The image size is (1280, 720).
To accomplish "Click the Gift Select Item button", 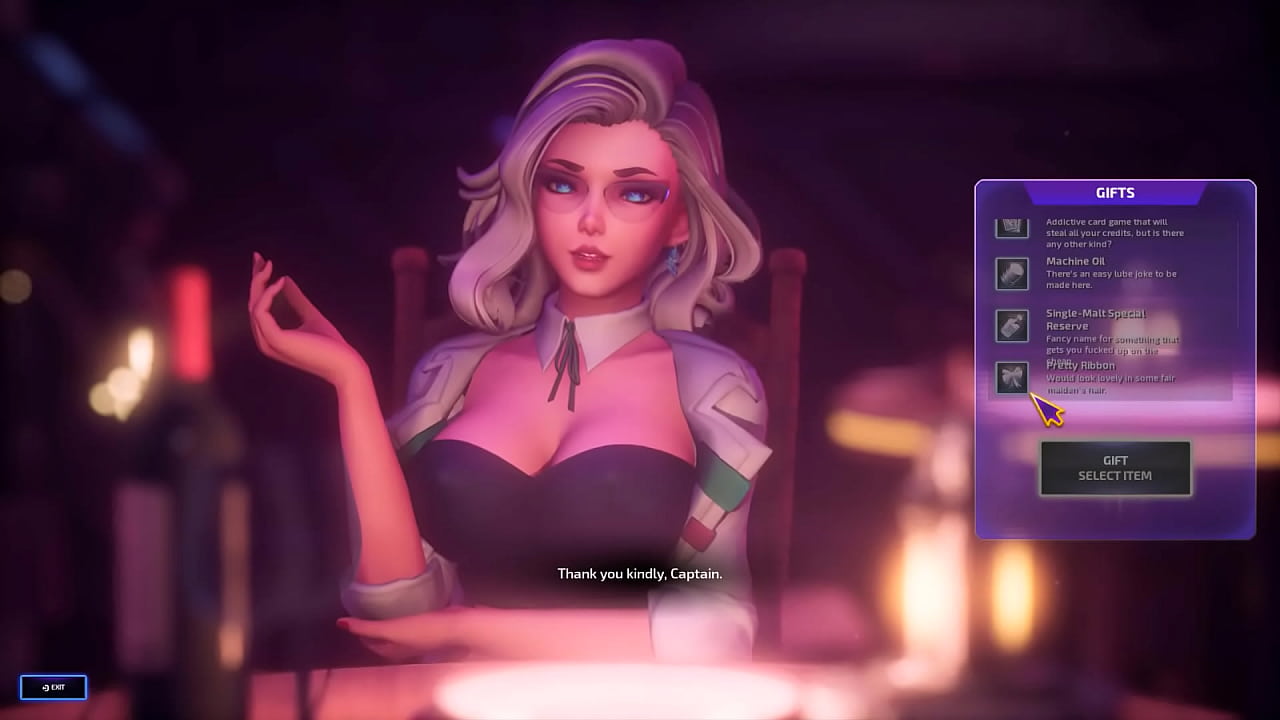I will coord(1115,468).
